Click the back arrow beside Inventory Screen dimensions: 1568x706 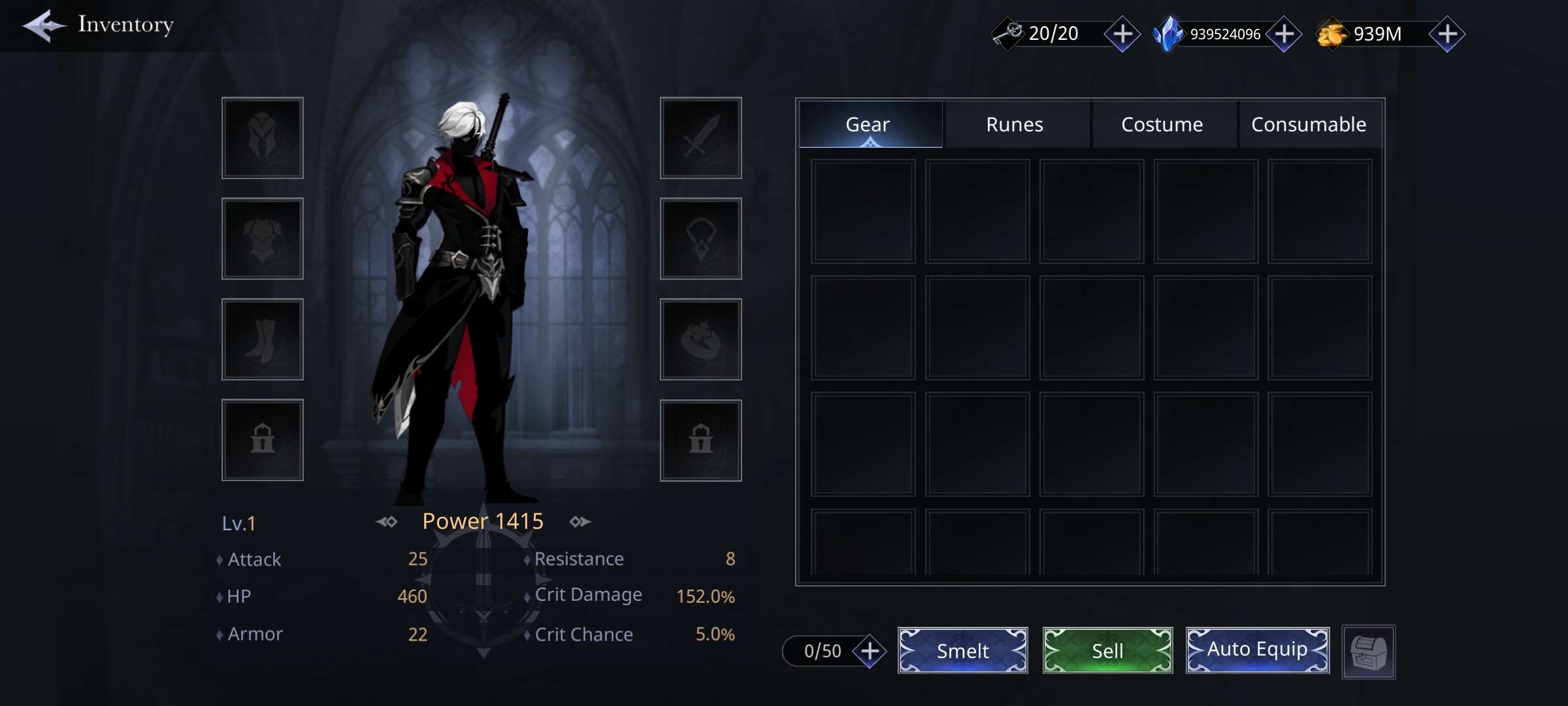43,26
